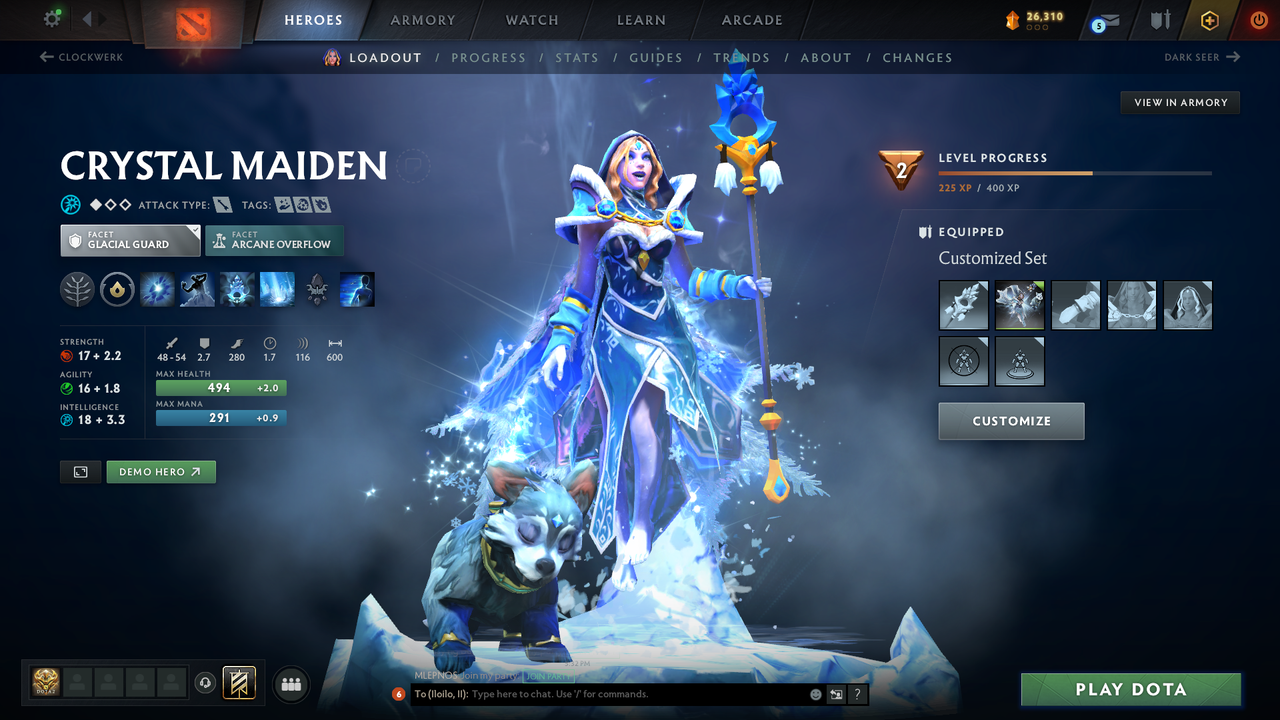Open the friends list icon
The height and width of the screenshot is (720, 1280).
click(290, 683)
